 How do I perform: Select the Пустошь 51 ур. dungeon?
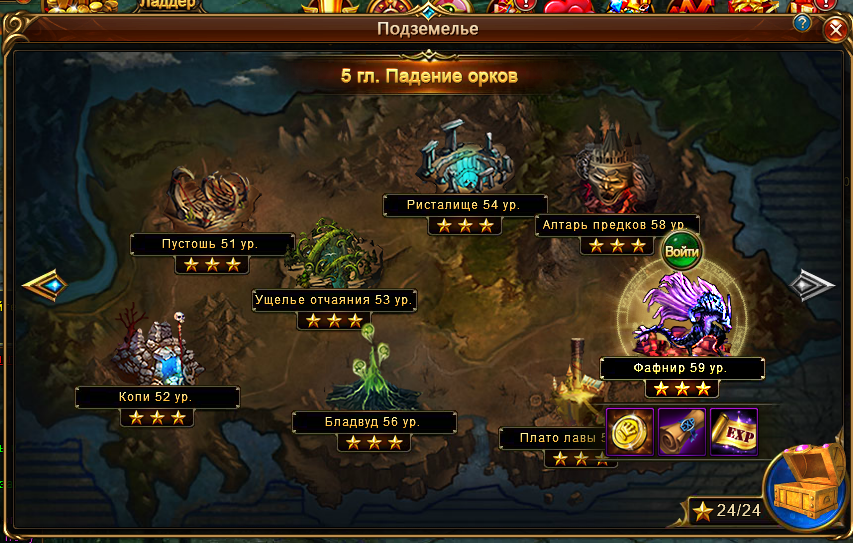click(x=211, y=200)
